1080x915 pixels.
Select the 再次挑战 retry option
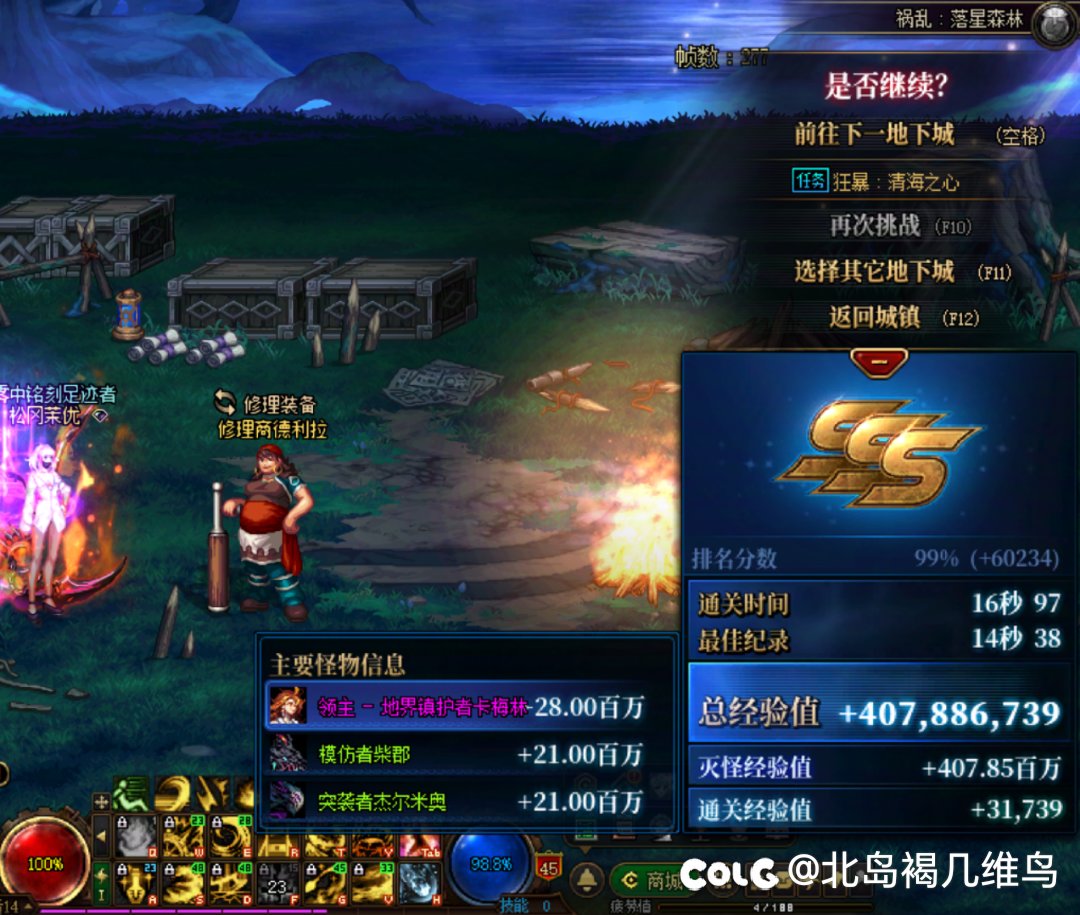pos(874,226)
